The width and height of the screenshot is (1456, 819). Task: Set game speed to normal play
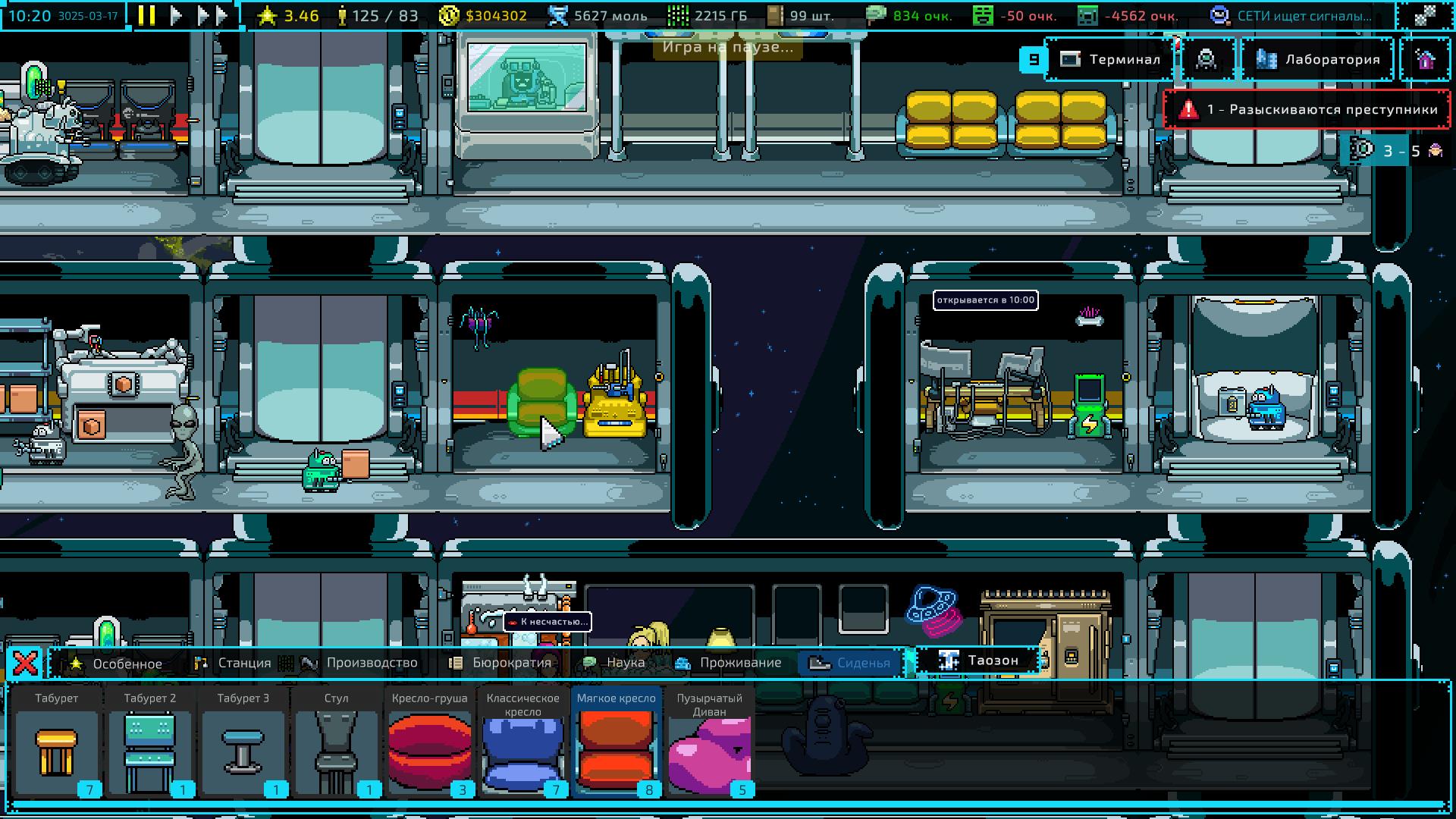coord(176,15)
